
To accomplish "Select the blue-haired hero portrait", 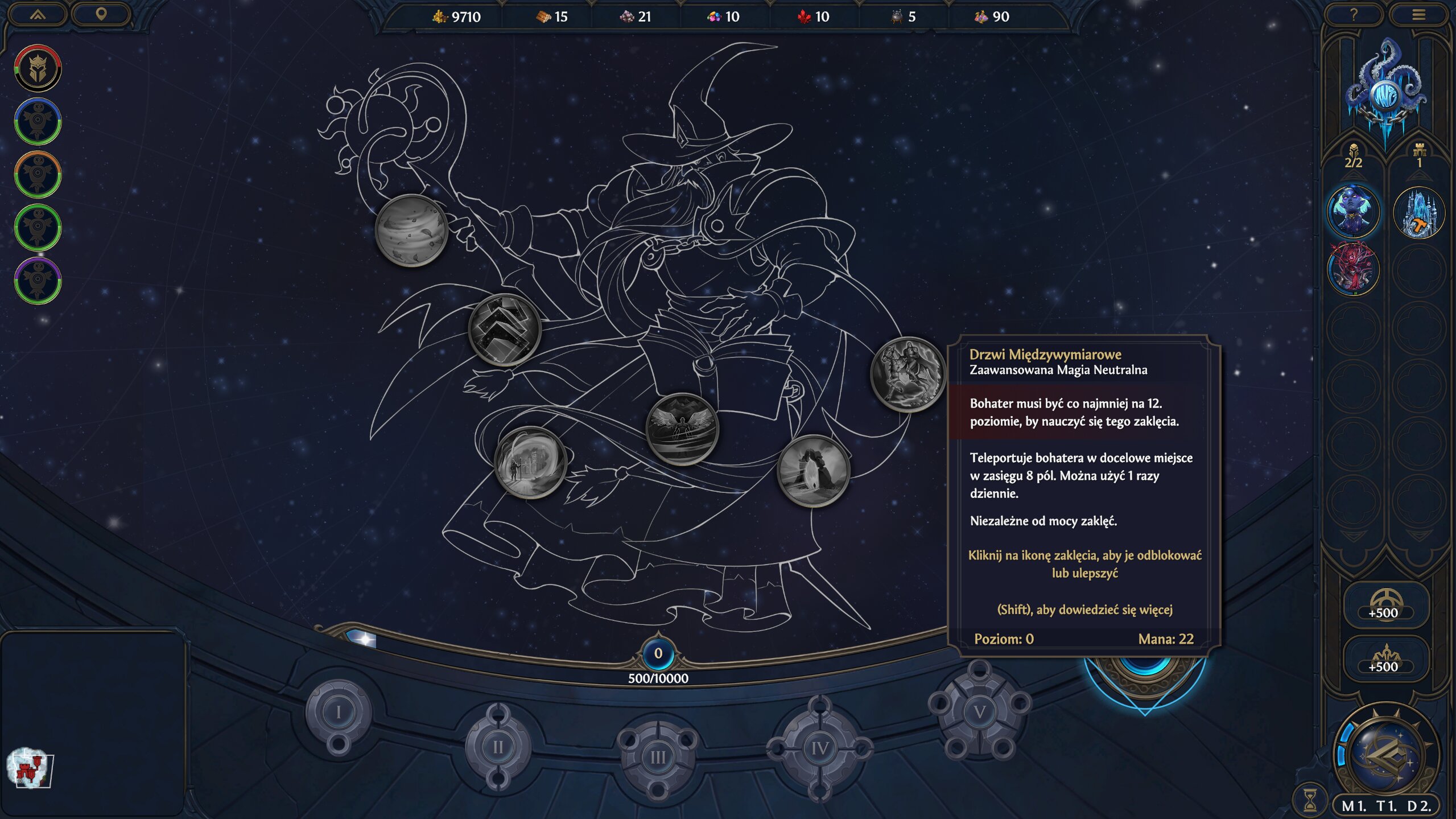I will pos(1353,211).
